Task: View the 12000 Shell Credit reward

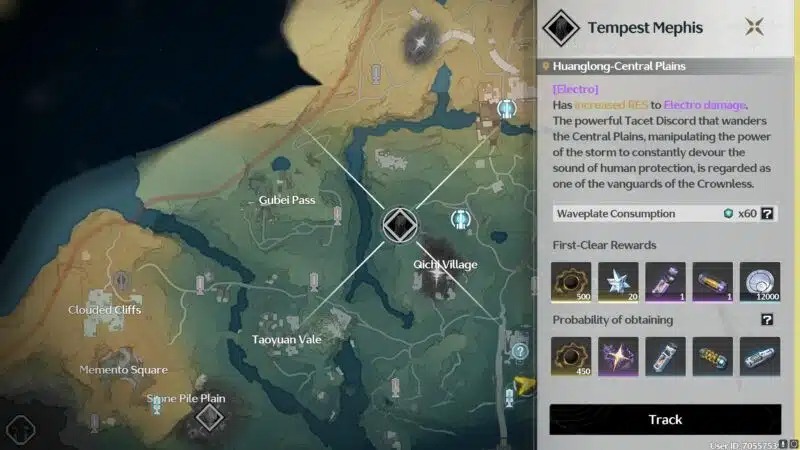Action: [x=759, y=282]
